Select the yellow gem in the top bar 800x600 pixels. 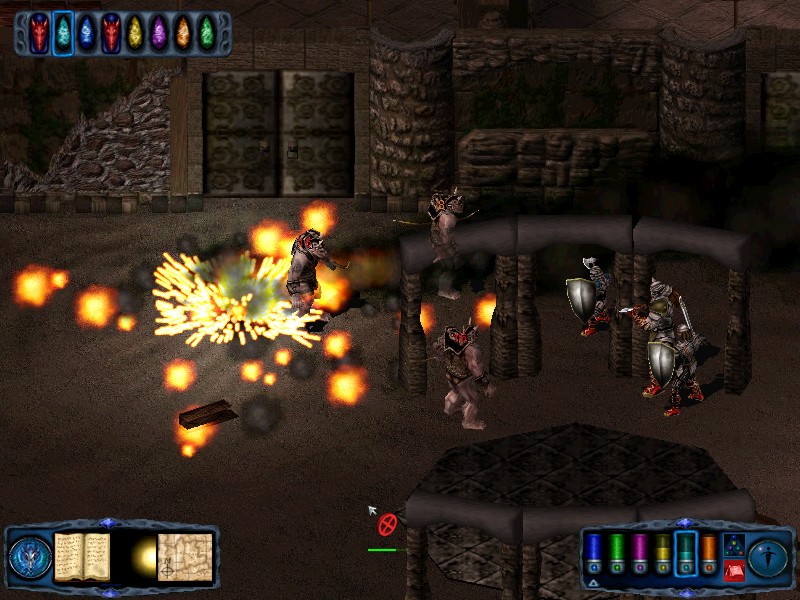point(135,33)
